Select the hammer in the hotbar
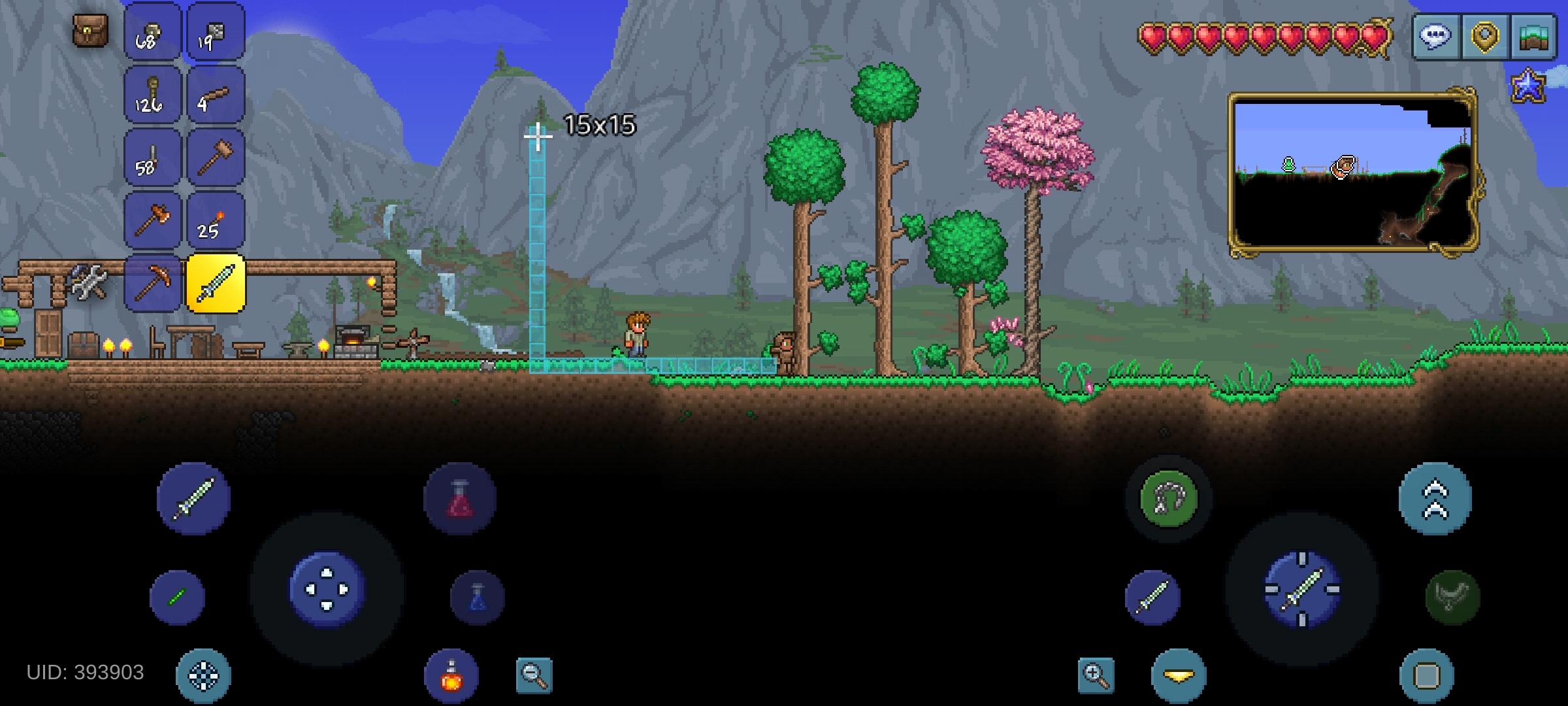Image resolution: width=1568 pixels, height=706 pixels. (x=216, y=157)
